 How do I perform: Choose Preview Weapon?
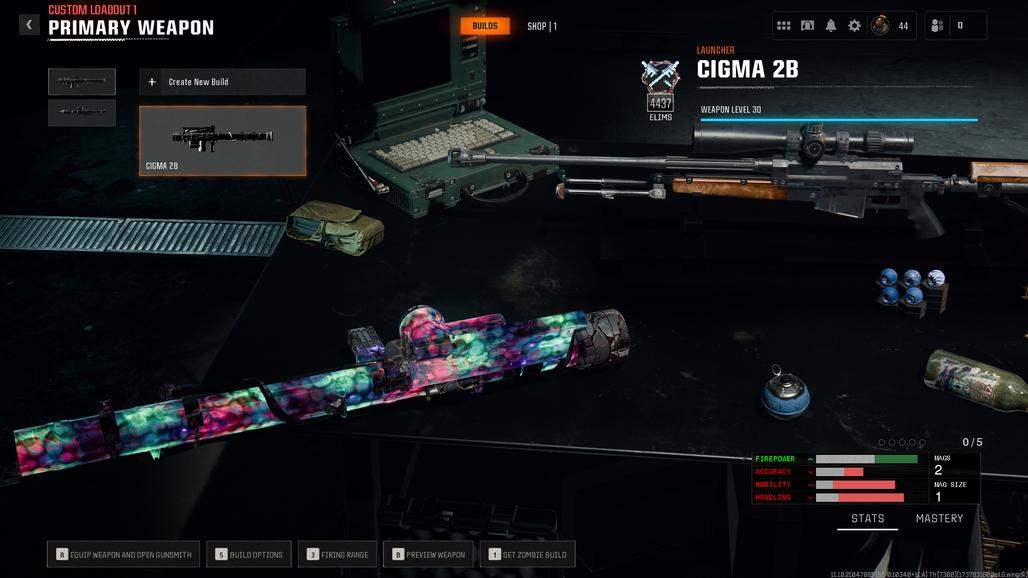[428, 554]
